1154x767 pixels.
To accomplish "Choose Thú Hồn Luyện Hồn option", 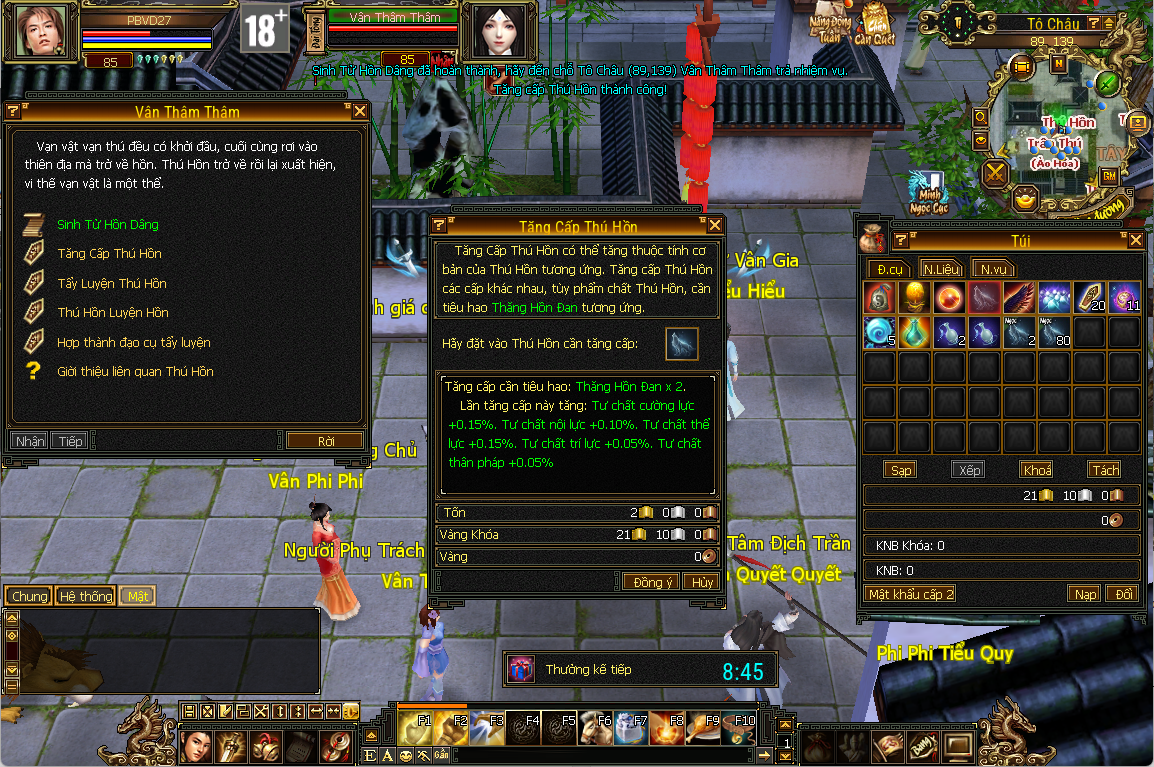I will coord(112,312).
